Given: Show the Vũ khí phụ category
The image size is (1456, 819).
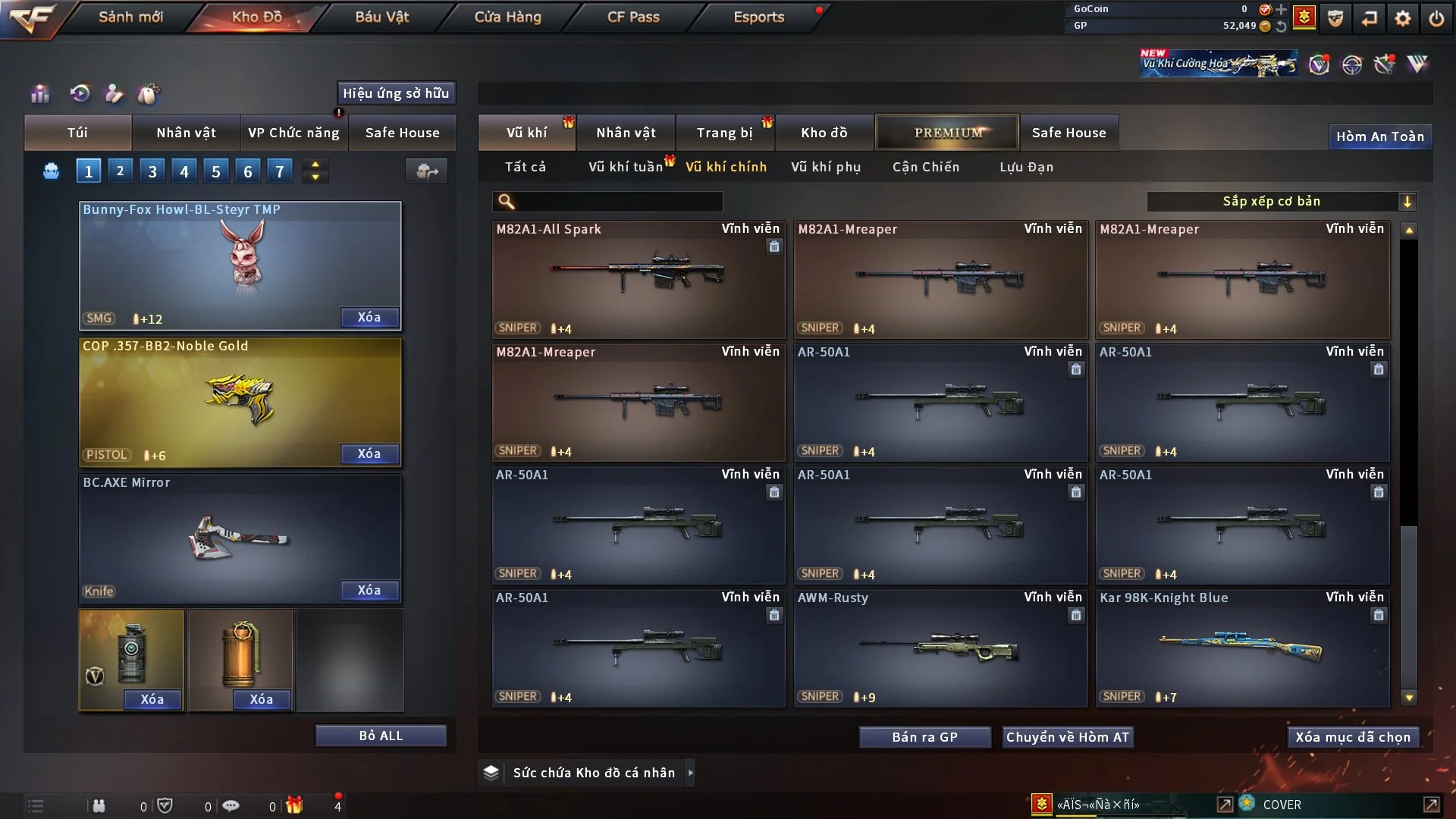Looking at the screenshot, I should pos(826,167).
